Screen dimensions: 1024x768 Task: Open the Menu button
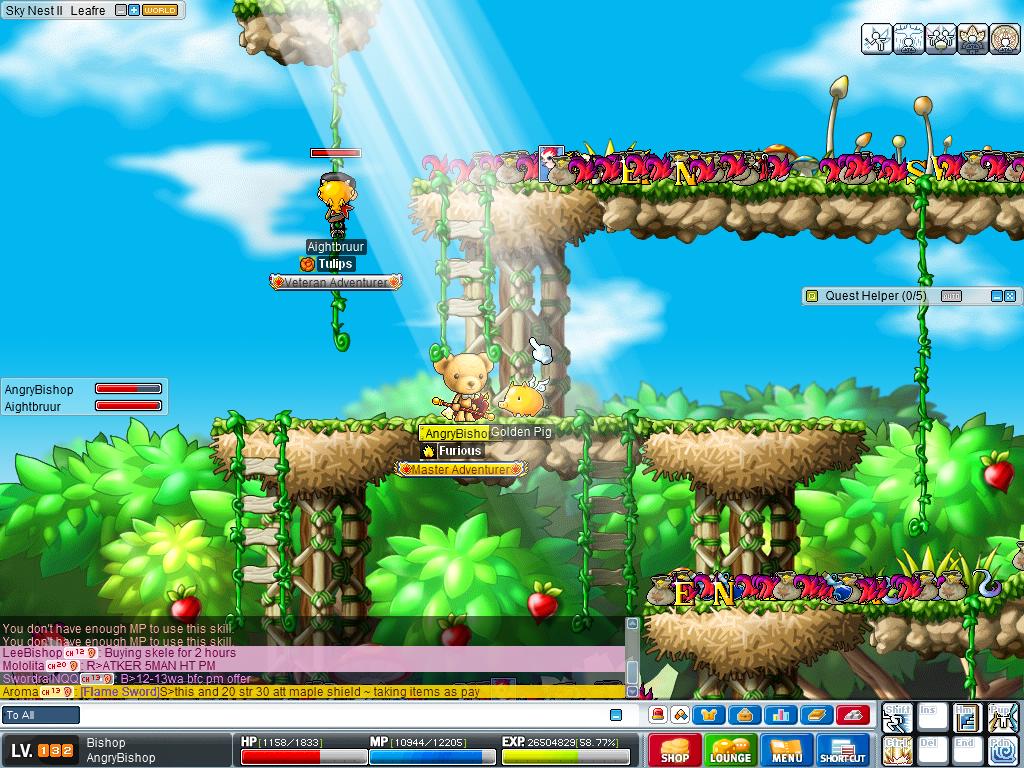tap(787, 750)
